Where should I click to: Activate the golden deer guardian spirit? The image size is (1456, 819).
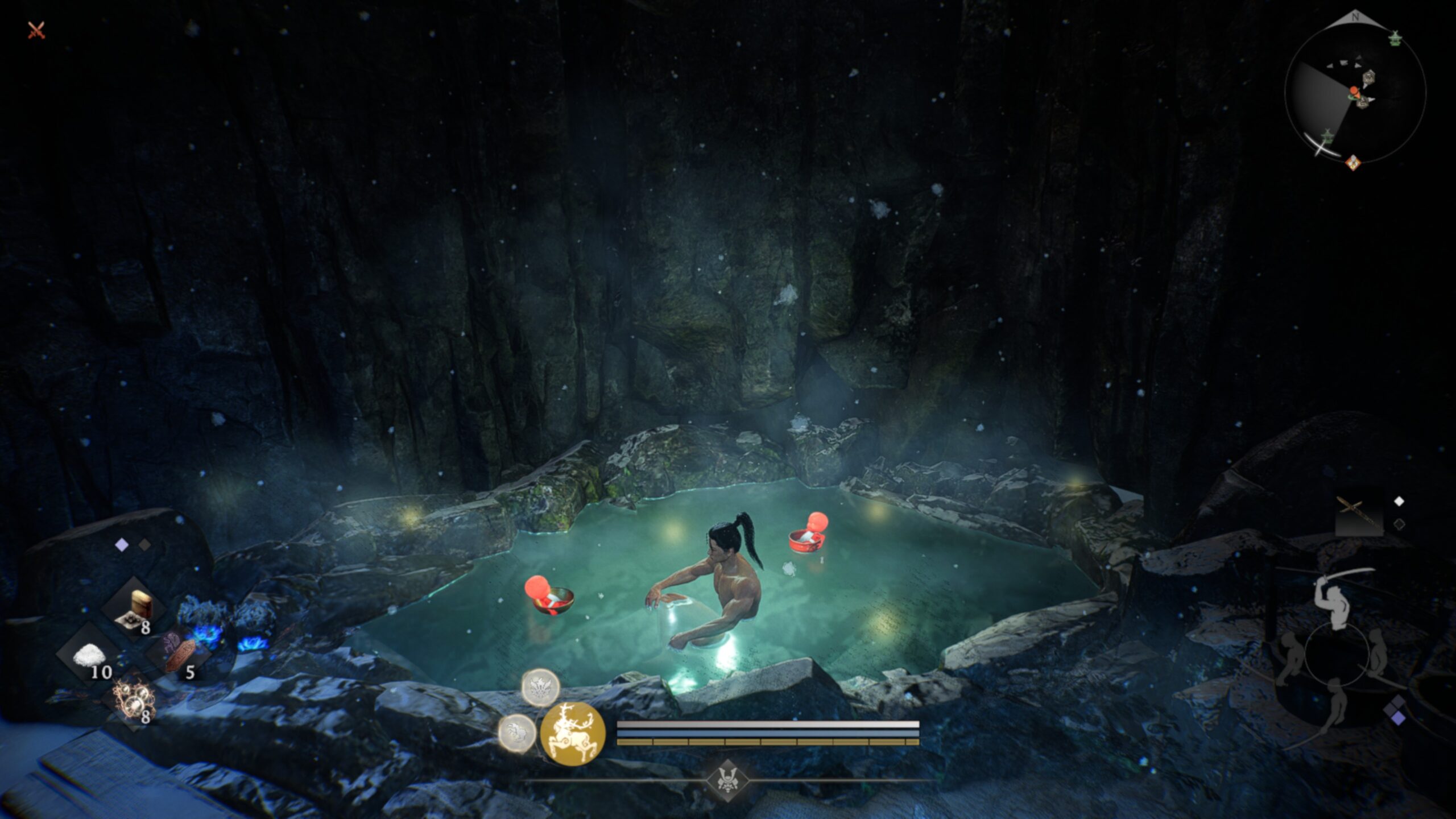click(572, 733)
